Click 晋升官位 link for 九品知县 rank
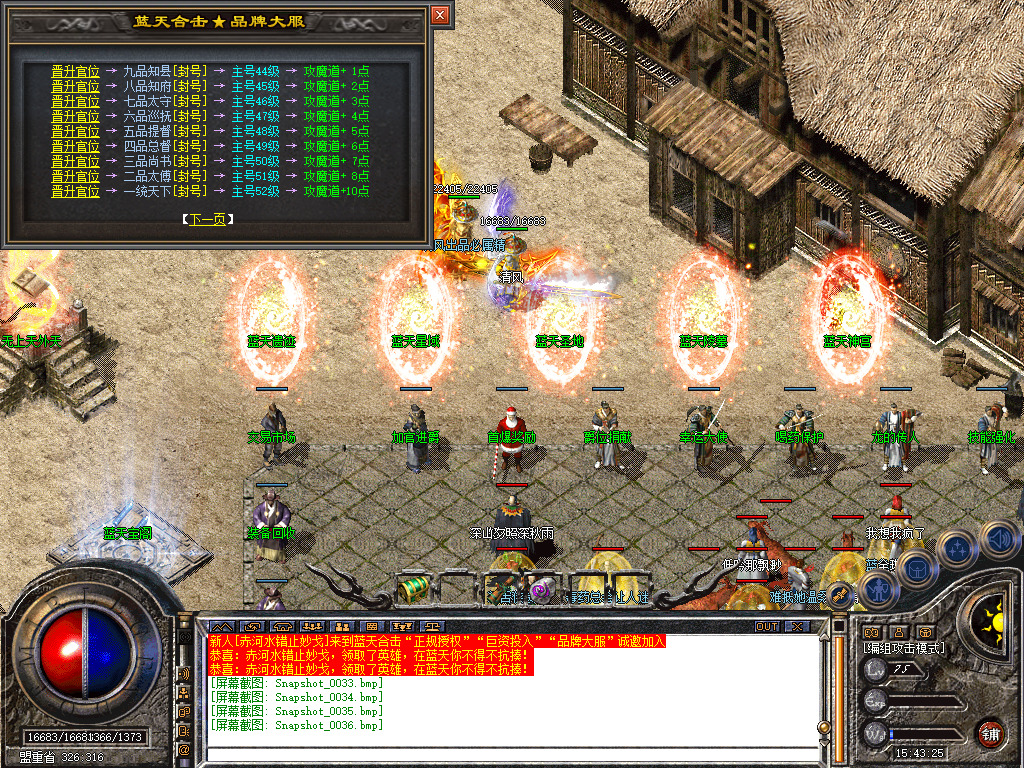Screen dimensions: 1024x768 (x=75, y=72)
